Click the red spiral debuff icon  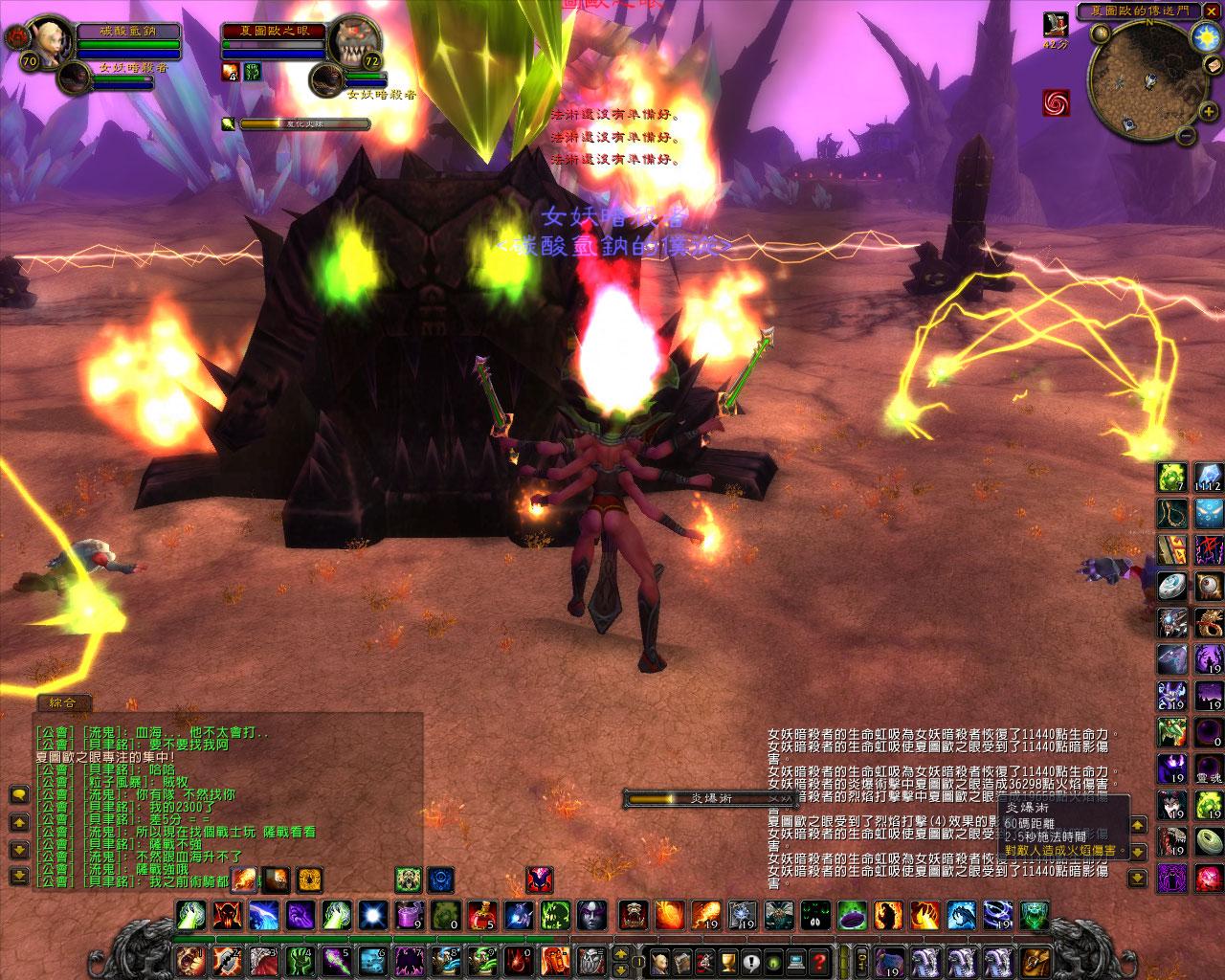(x=1057, y=102)
